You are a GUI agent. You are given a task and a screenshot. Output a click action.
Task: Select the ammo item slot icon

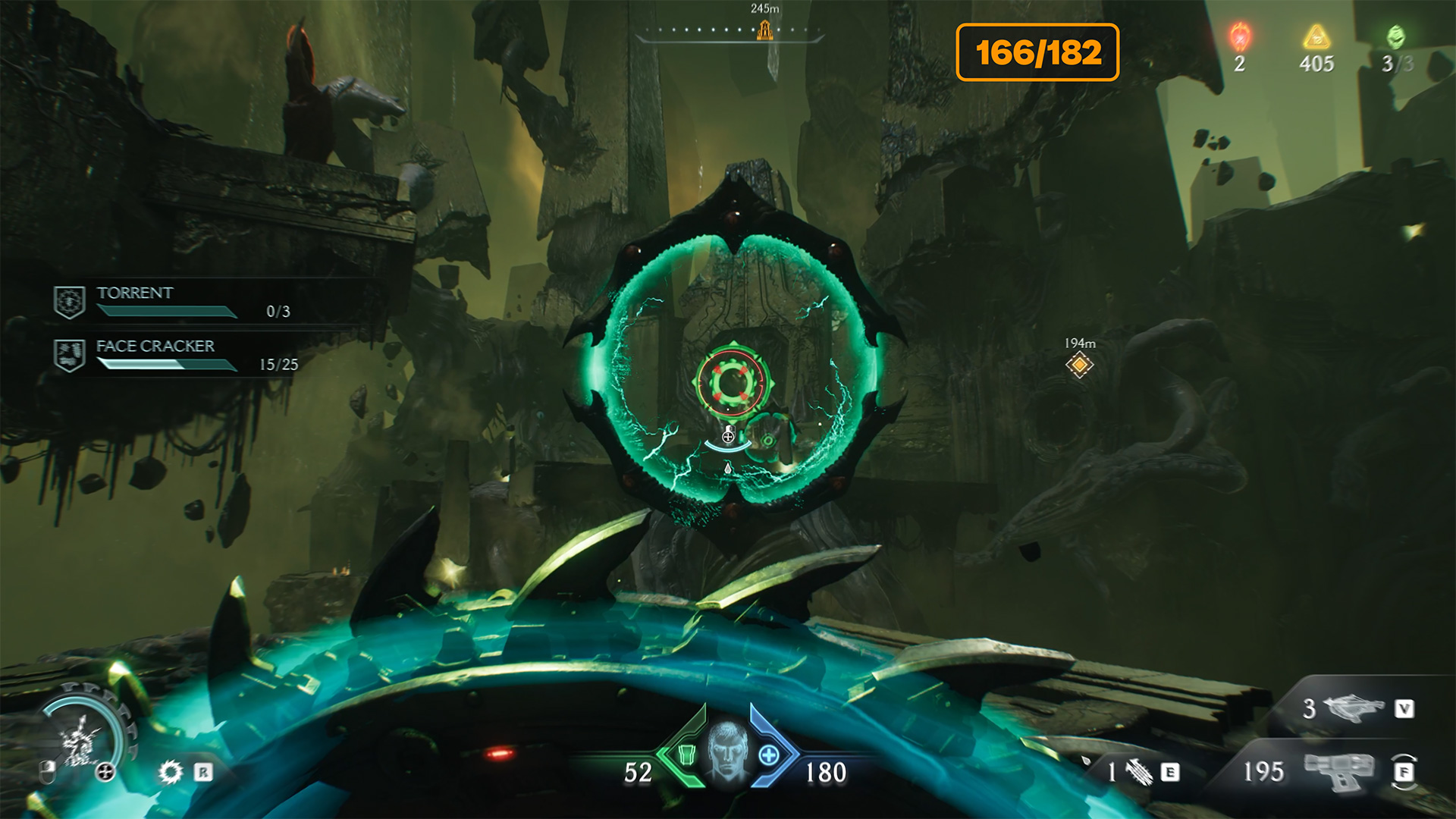pyautogui.click(x=1138, y=772)
